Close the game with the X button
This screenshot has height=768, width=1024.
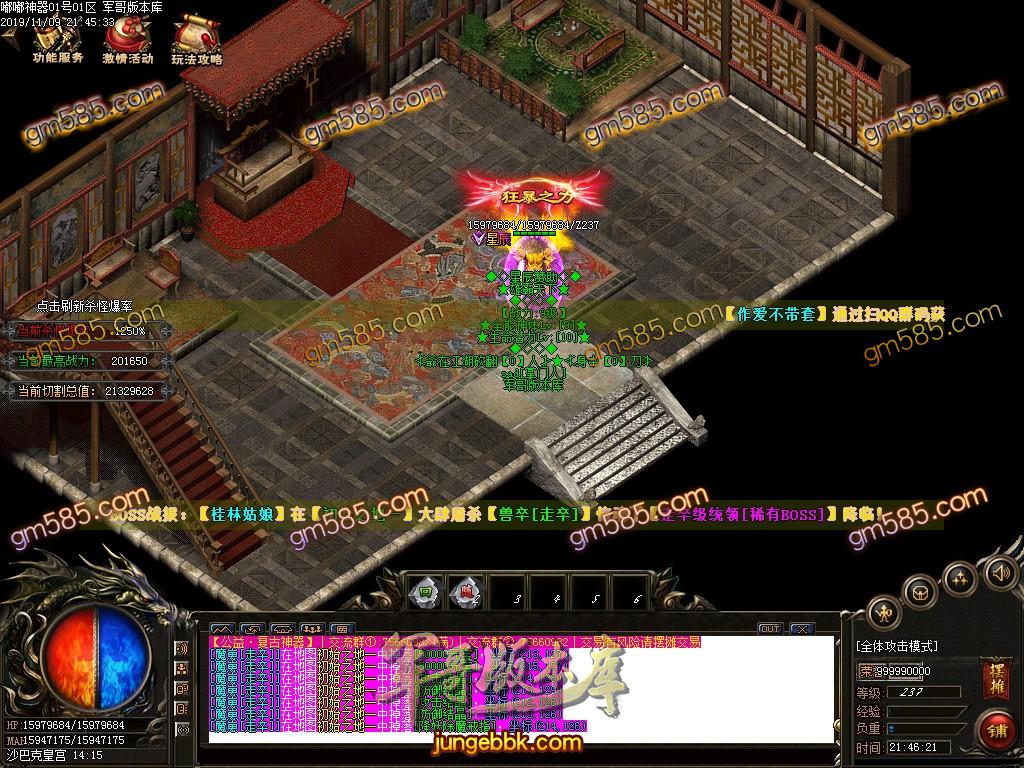(801, 628)
